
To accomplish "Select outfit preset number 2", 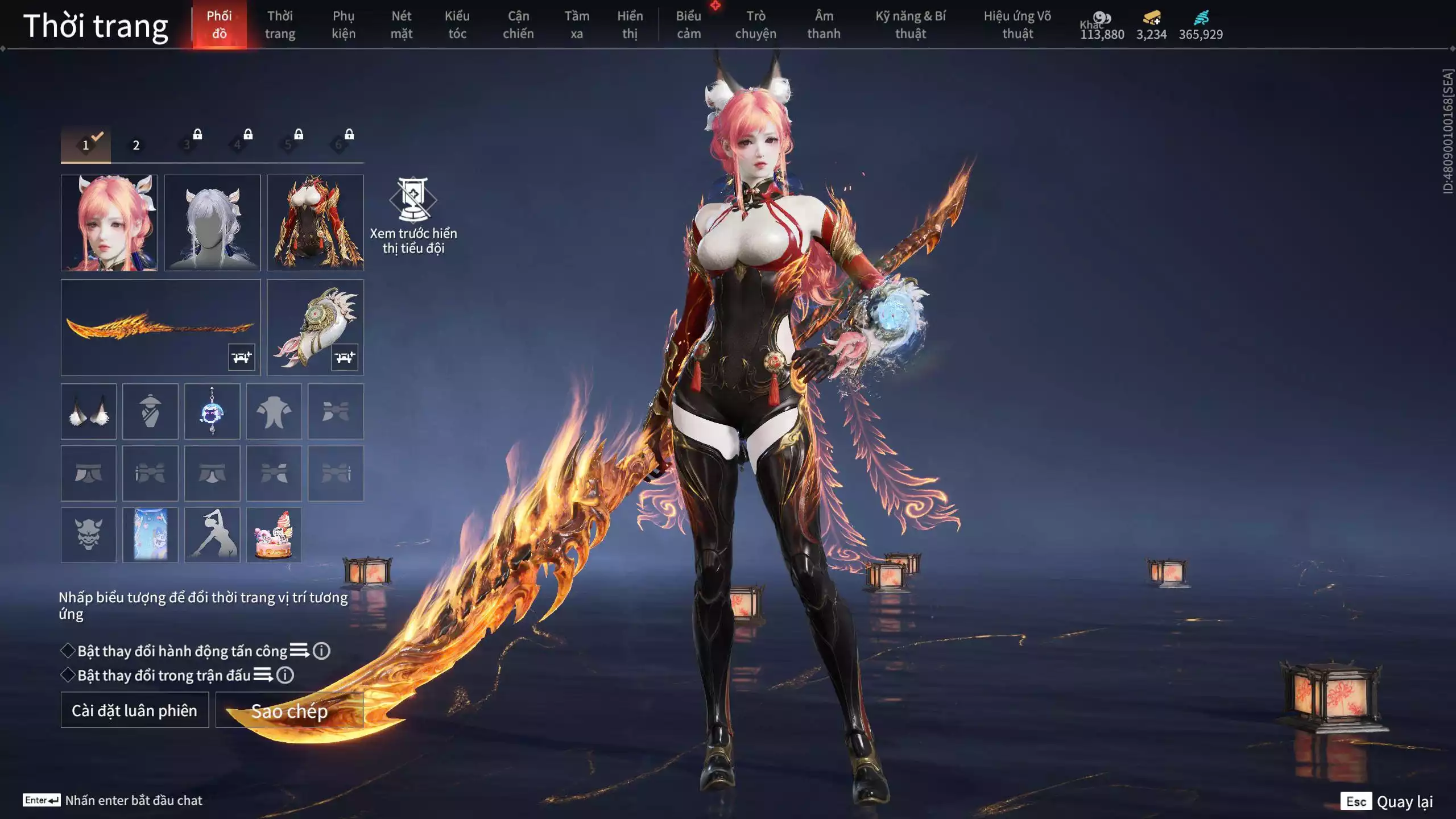I will (x=136, y=145).
